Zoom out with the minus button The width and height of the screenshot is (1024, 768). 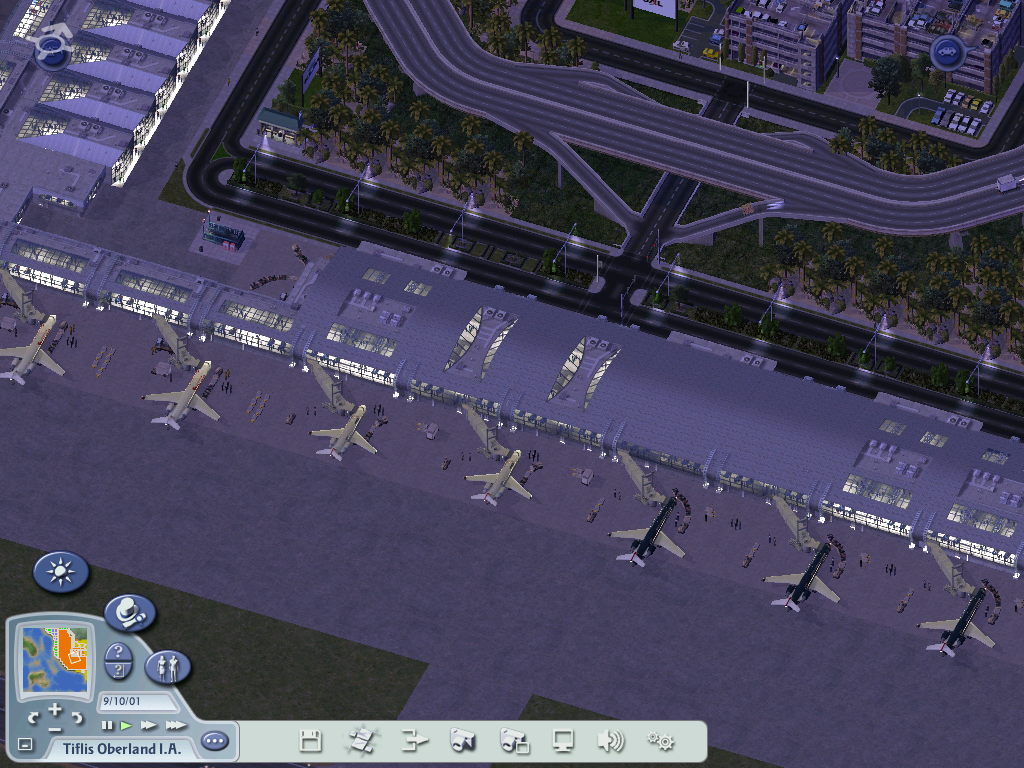pyautogui.click(x=55, y=731)
